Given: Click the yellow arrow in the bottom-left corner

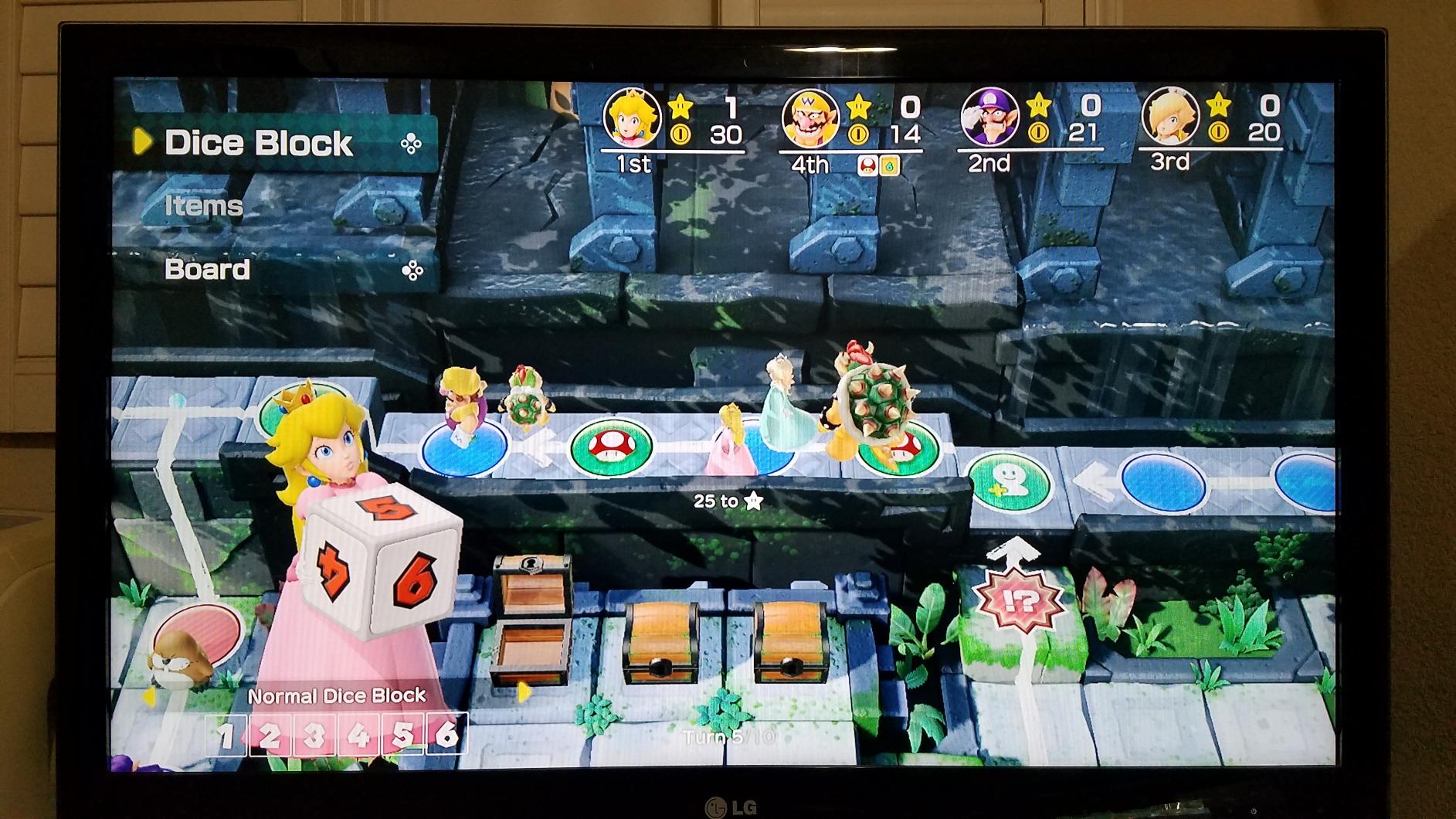Looking at the screenshot, I should [x=149, y=698].
